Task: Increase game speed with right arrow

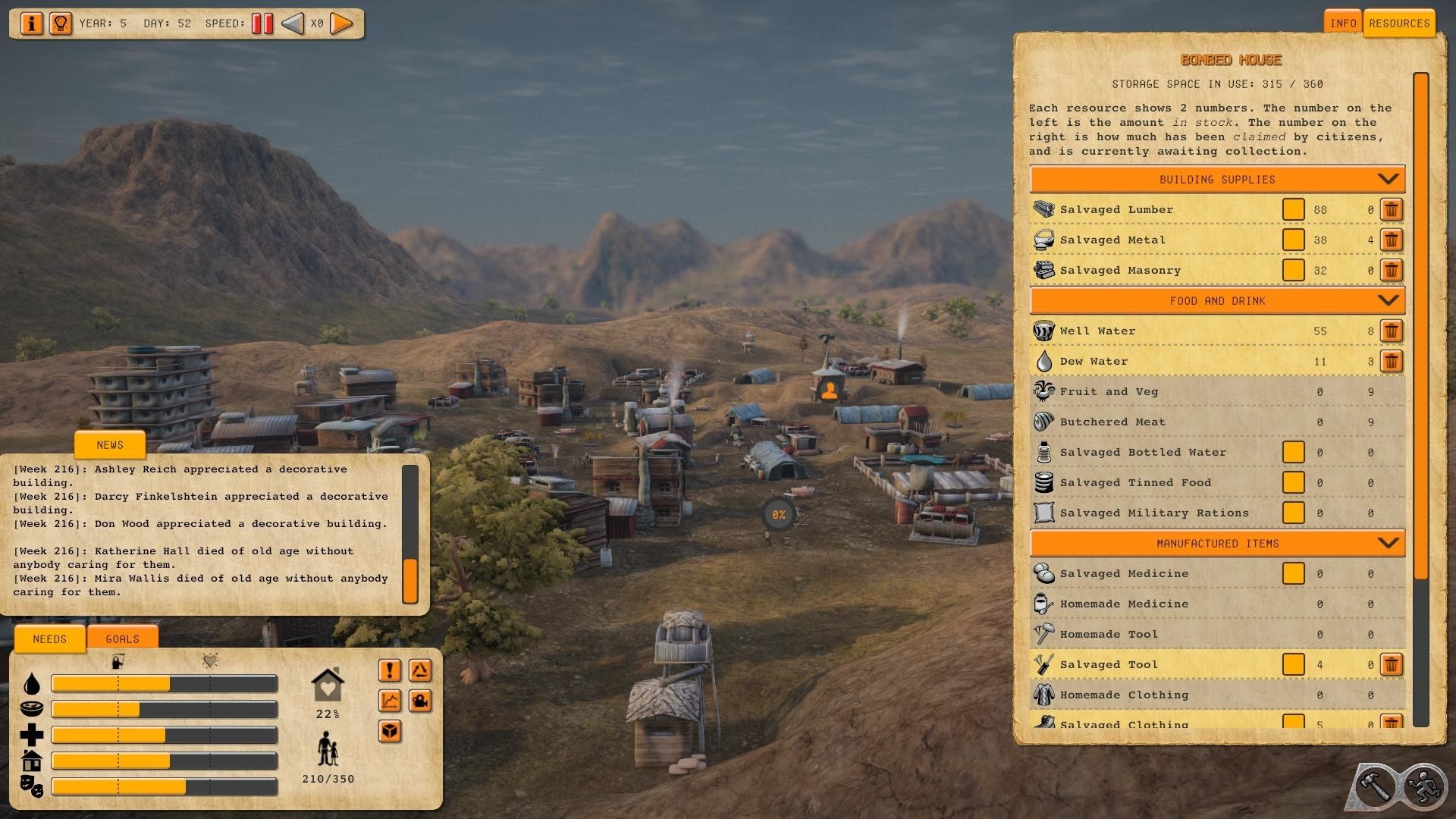Action: click(x=342, y=24)
